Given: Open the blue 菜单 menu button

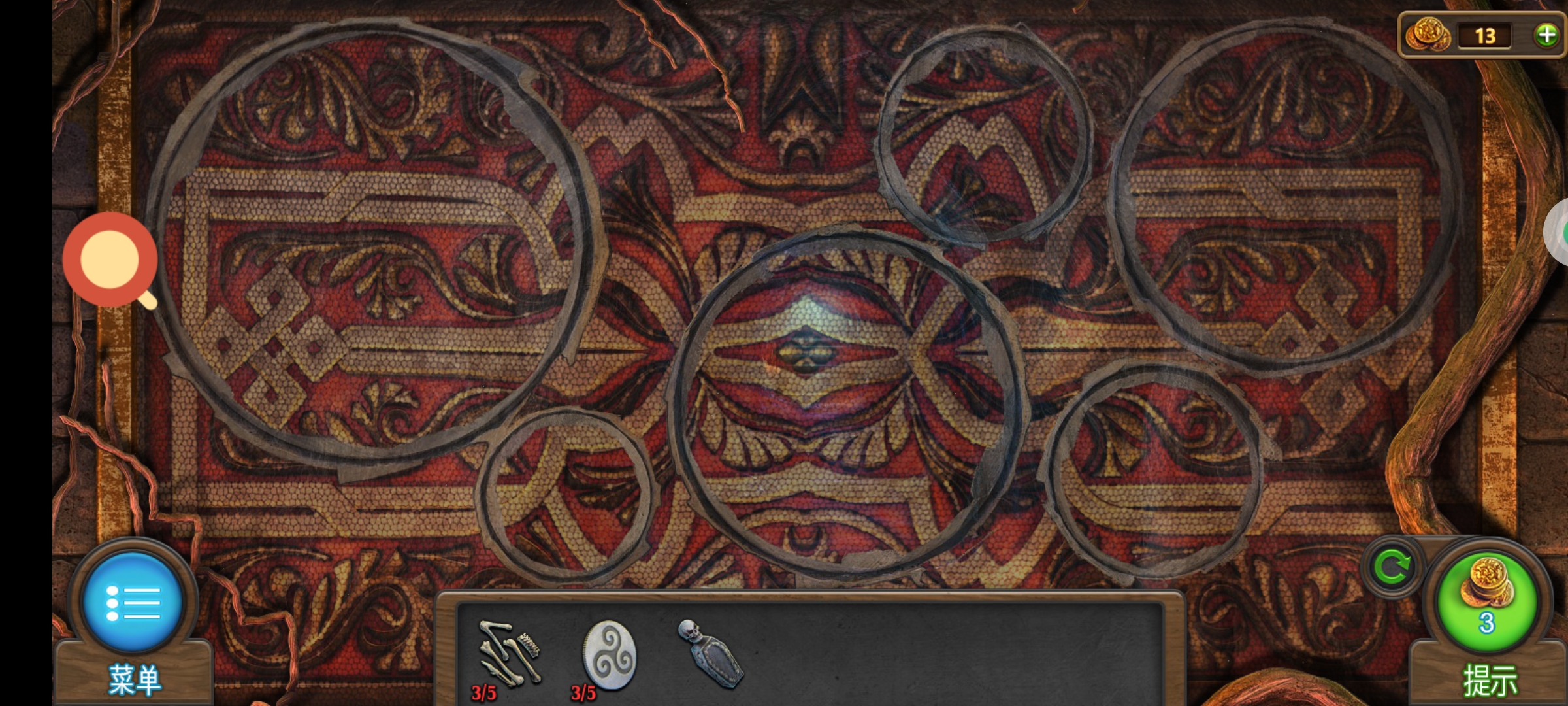Looking at the screenshot, I should coord(133,603).
